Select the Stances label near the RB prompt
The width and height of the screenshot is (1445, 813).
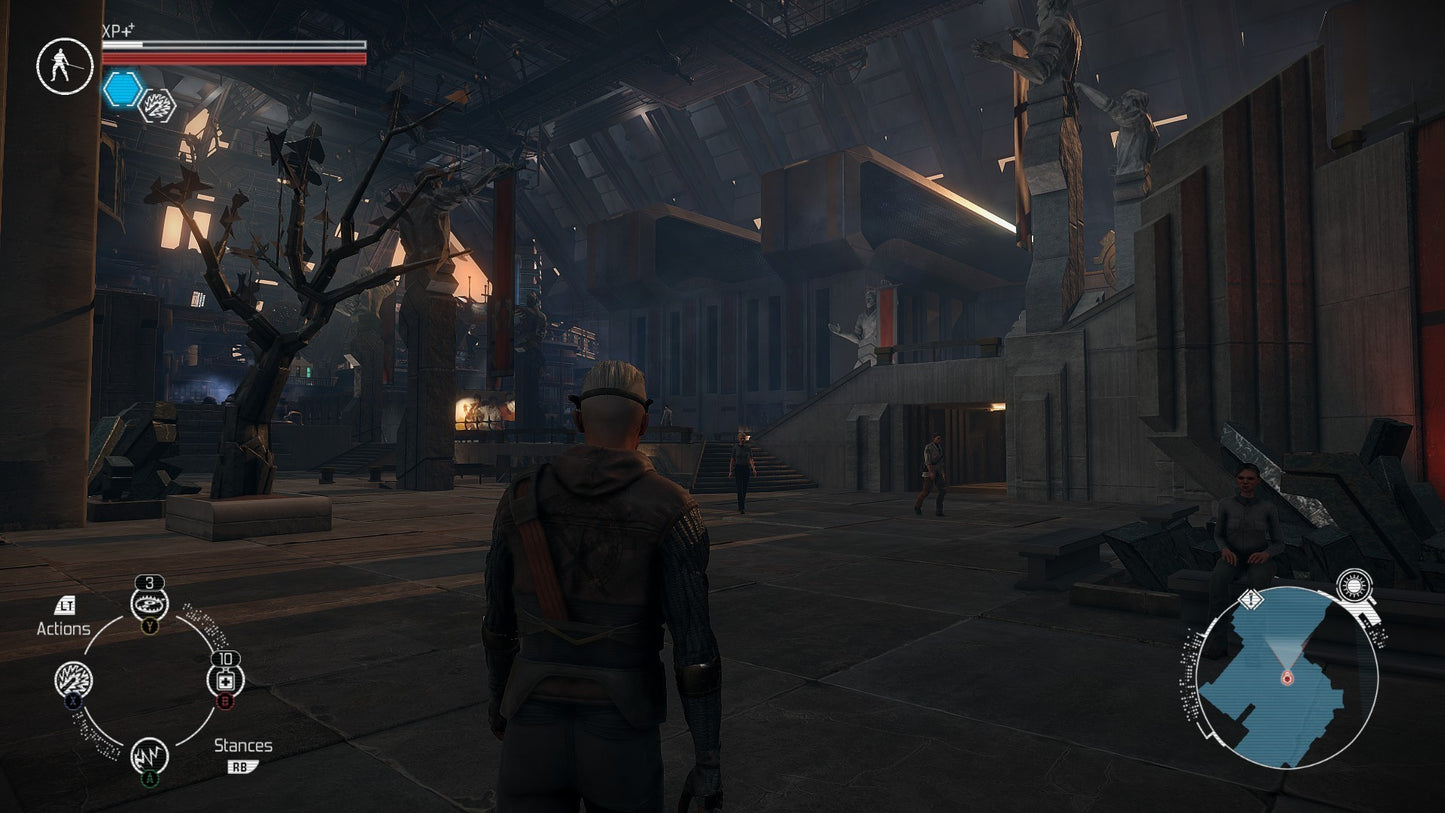tap(245, 745)
